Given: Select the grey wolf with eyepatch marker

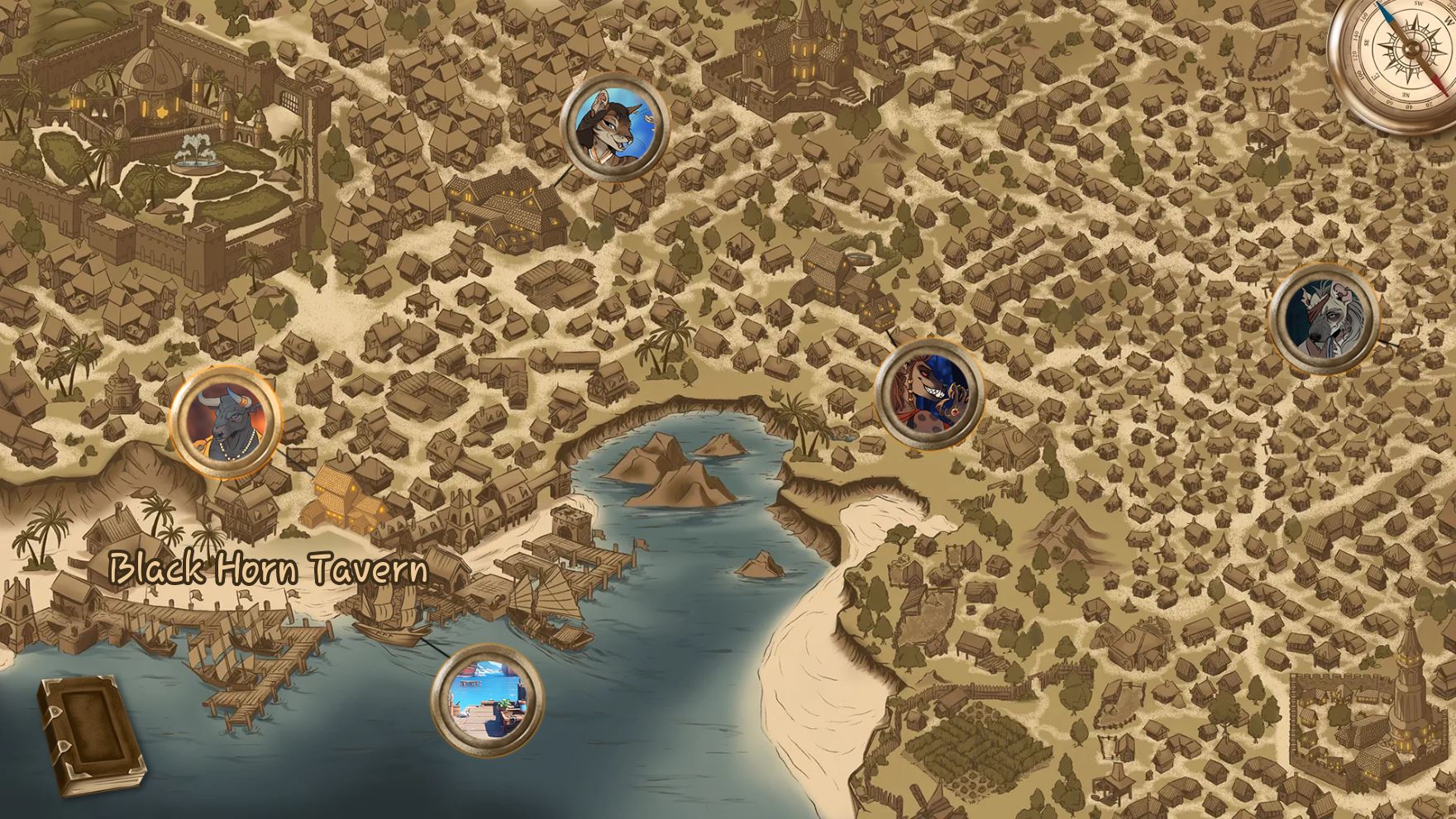Looking at the screenshot, I should point(1323,315).
